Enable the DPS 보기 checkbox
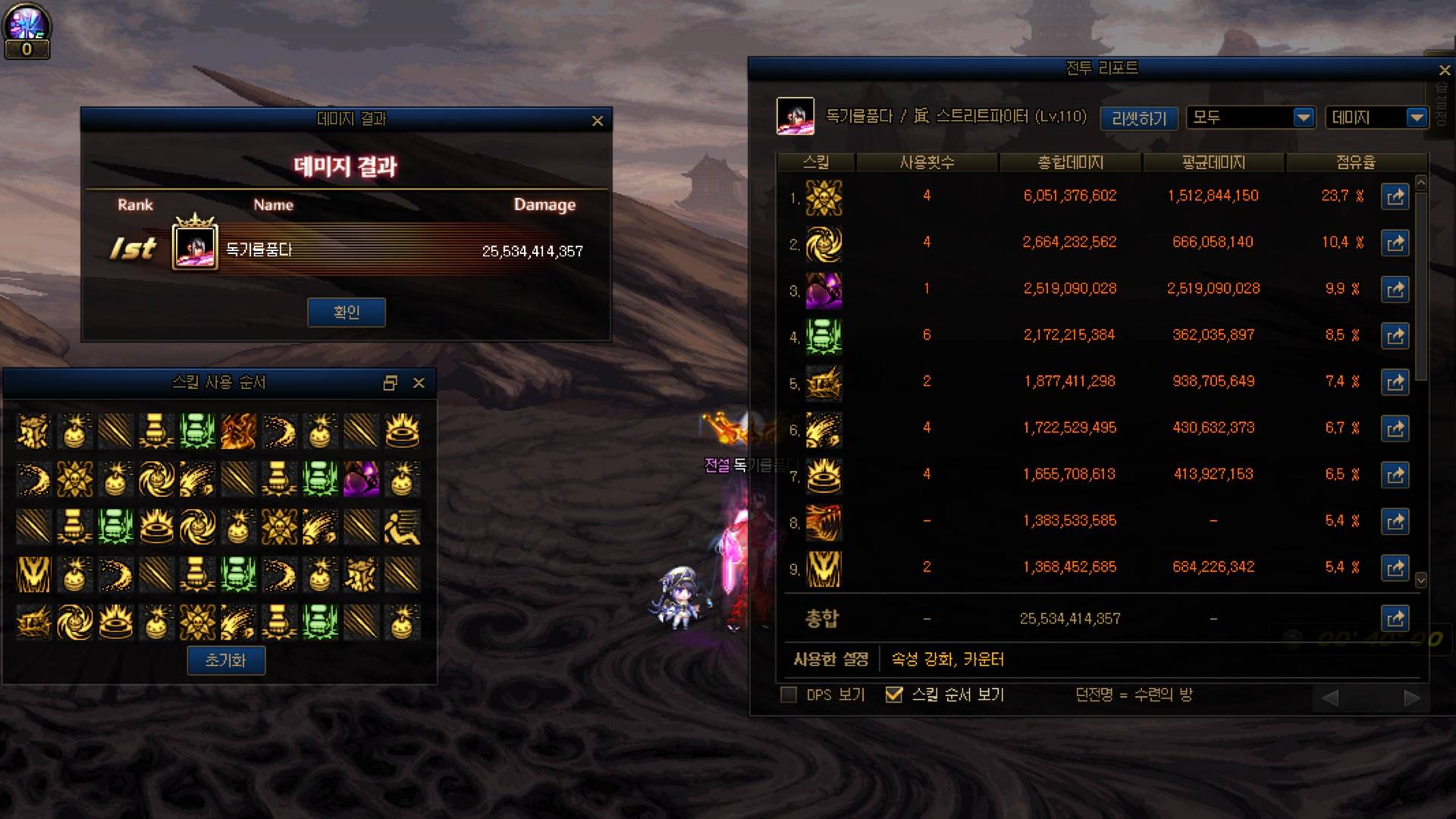 click(x=789, y=695)
